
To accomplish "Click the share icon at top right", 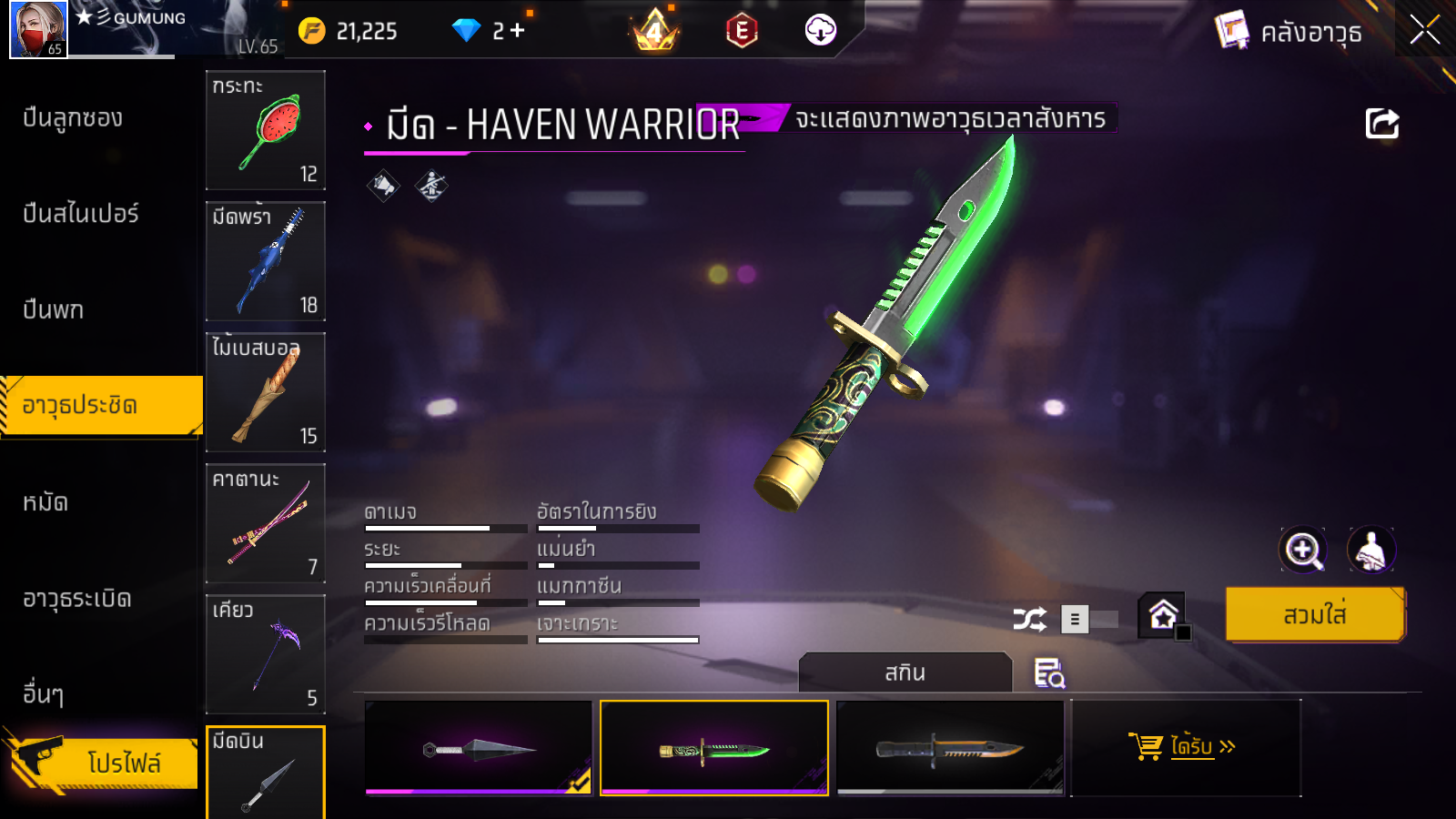I will (1381, 124).
